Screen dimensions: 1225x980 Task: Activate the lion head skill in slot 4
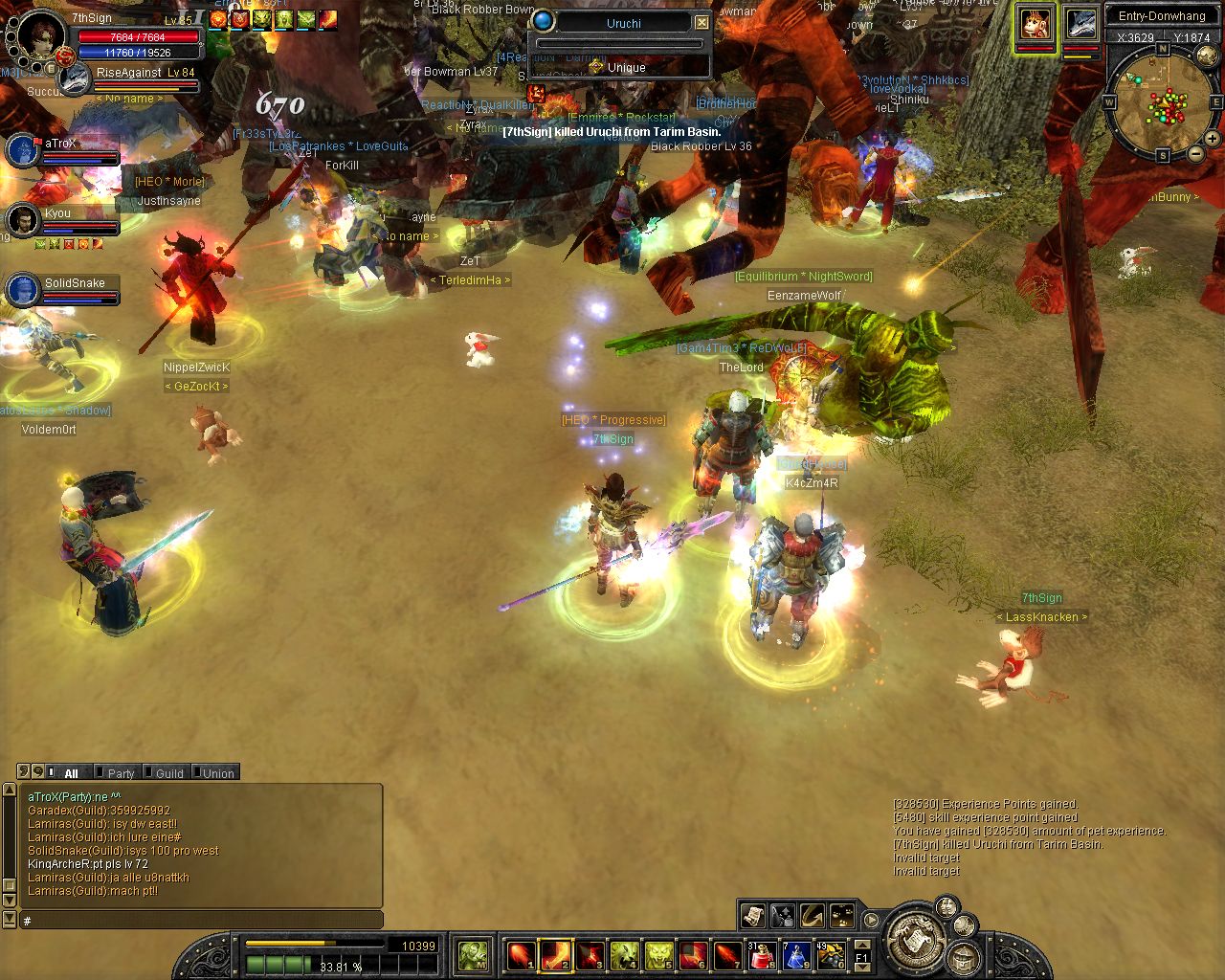coord(624,954)
